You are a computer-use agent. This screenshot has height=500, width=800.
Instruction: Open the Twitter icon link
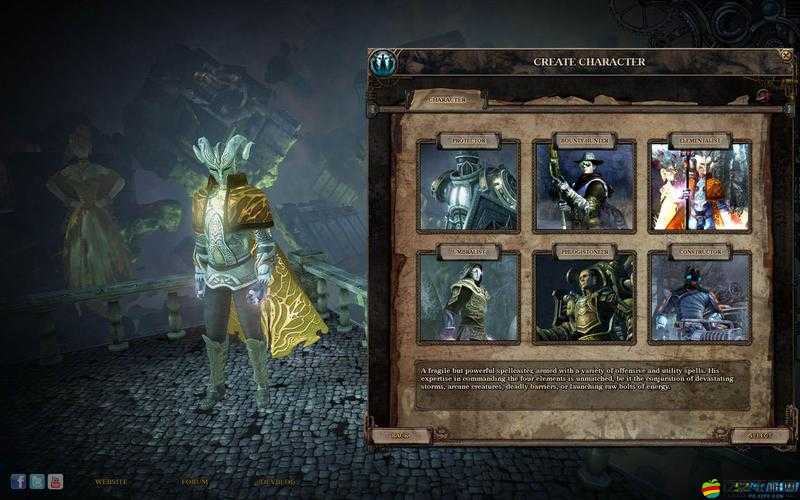point(37,482)
